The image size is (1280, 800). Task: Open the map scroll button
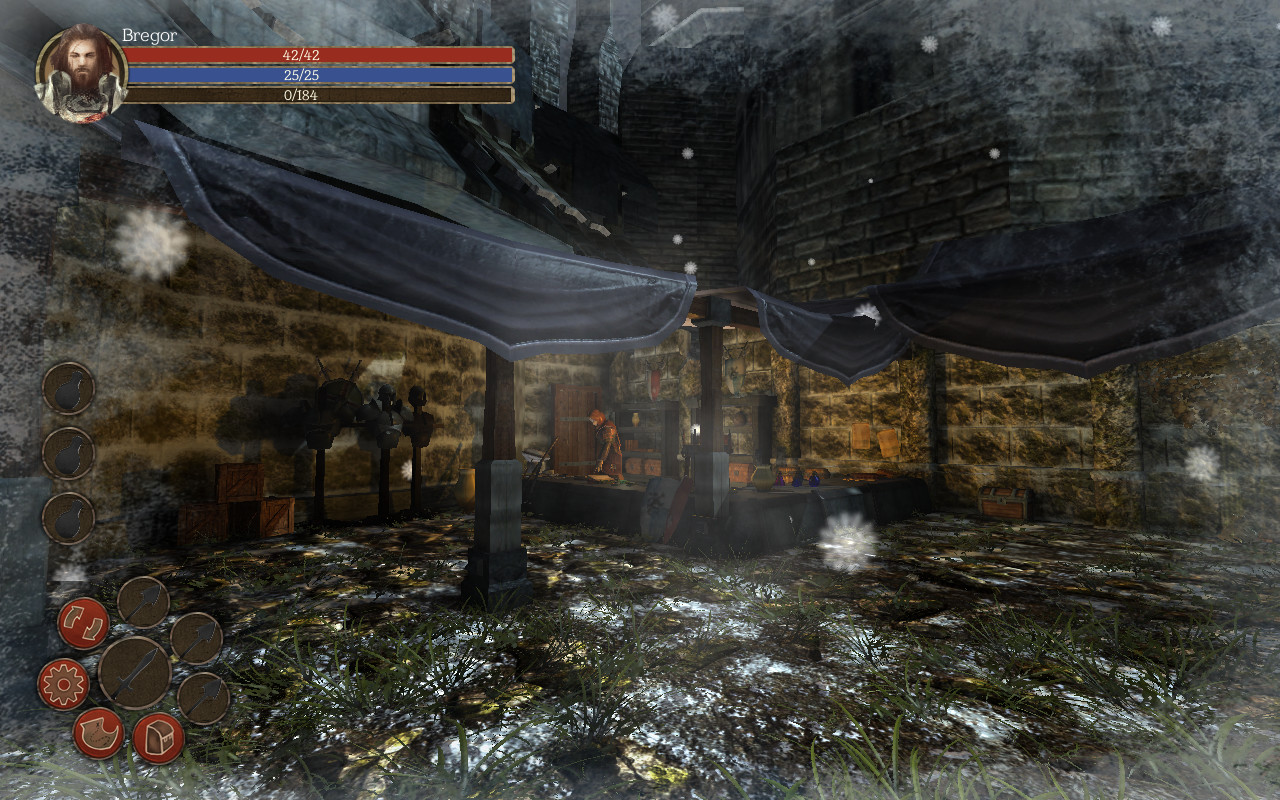(x=98, y=733)
